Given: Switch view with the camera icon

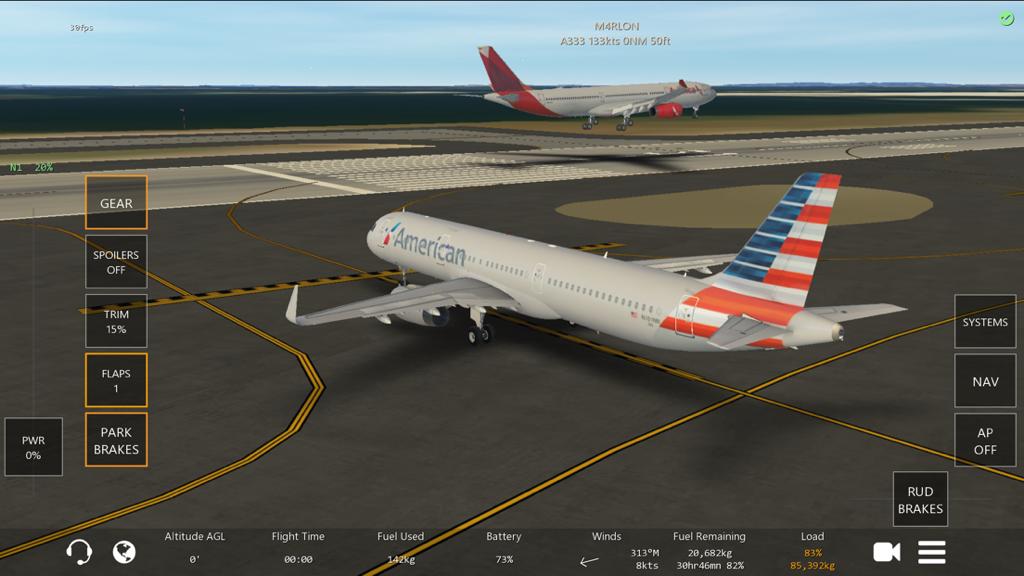Looking at the screenshot, I should click(x=886, y=552).
